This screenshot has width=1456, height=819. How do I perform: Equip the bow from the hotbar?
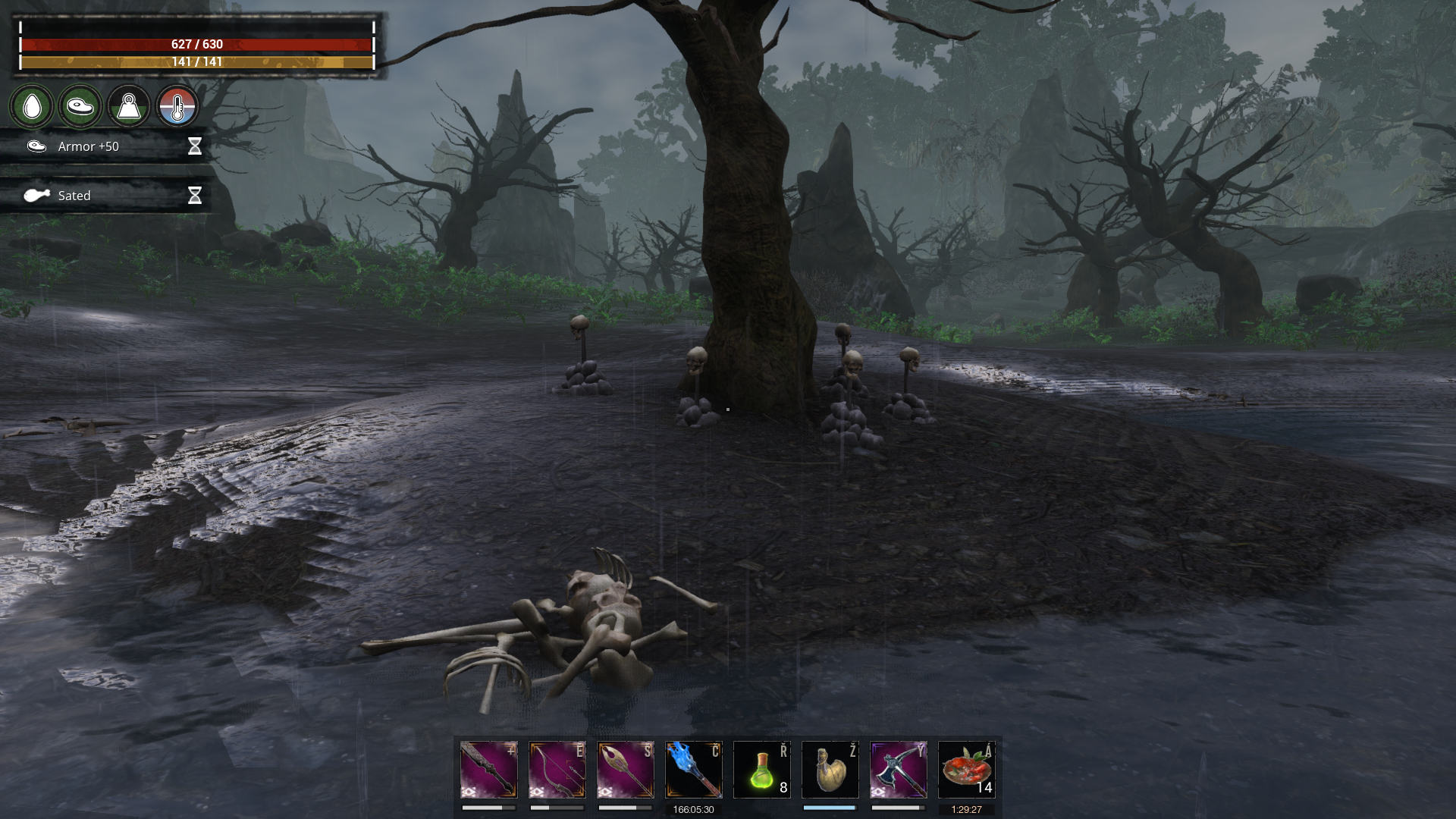click(557, 770)
